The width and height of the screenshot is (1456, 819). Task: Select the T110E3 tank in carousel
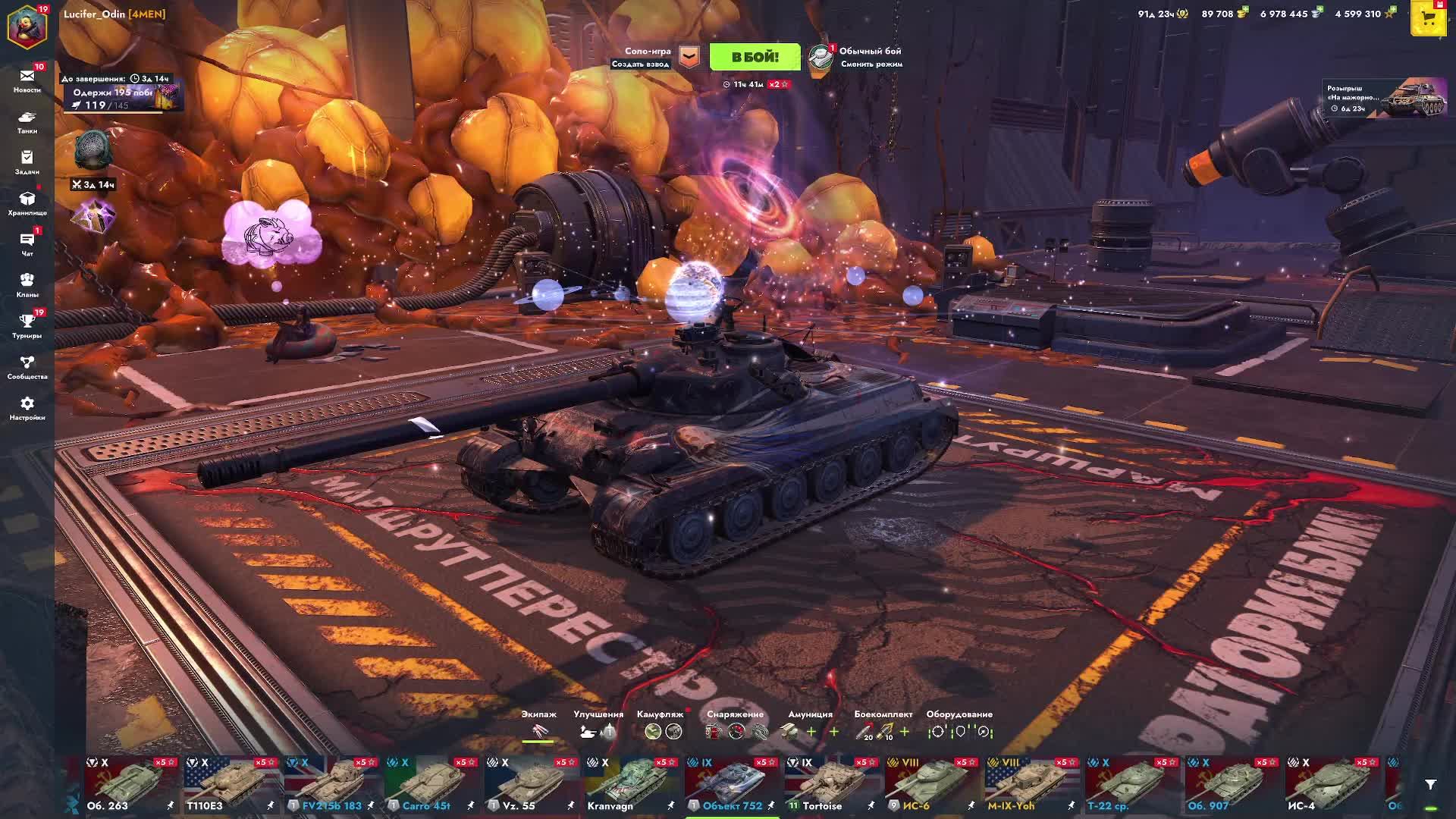coord(231,786)
